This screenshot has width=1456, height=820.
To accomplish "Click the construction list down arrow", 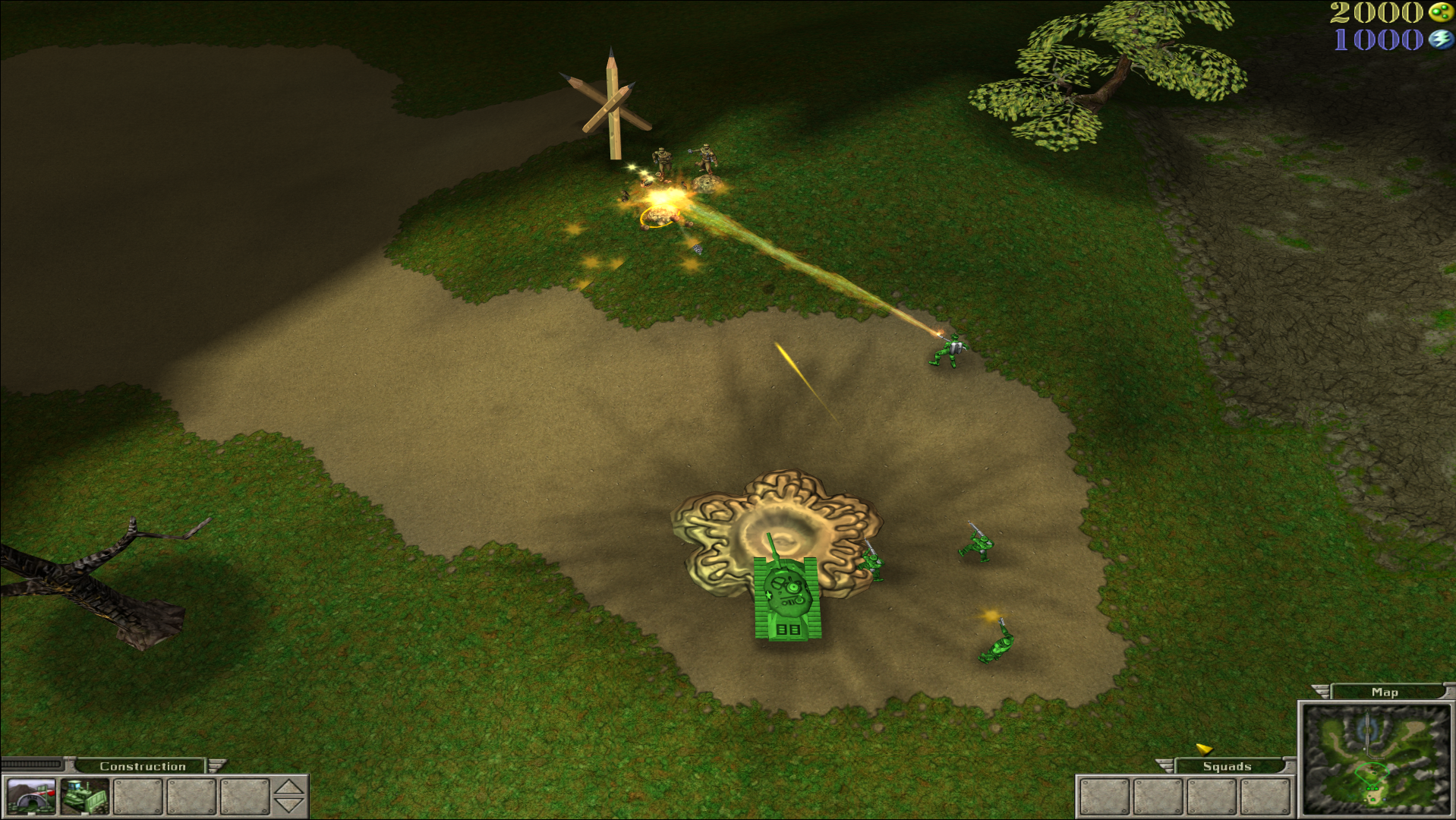I will (288, 806).
